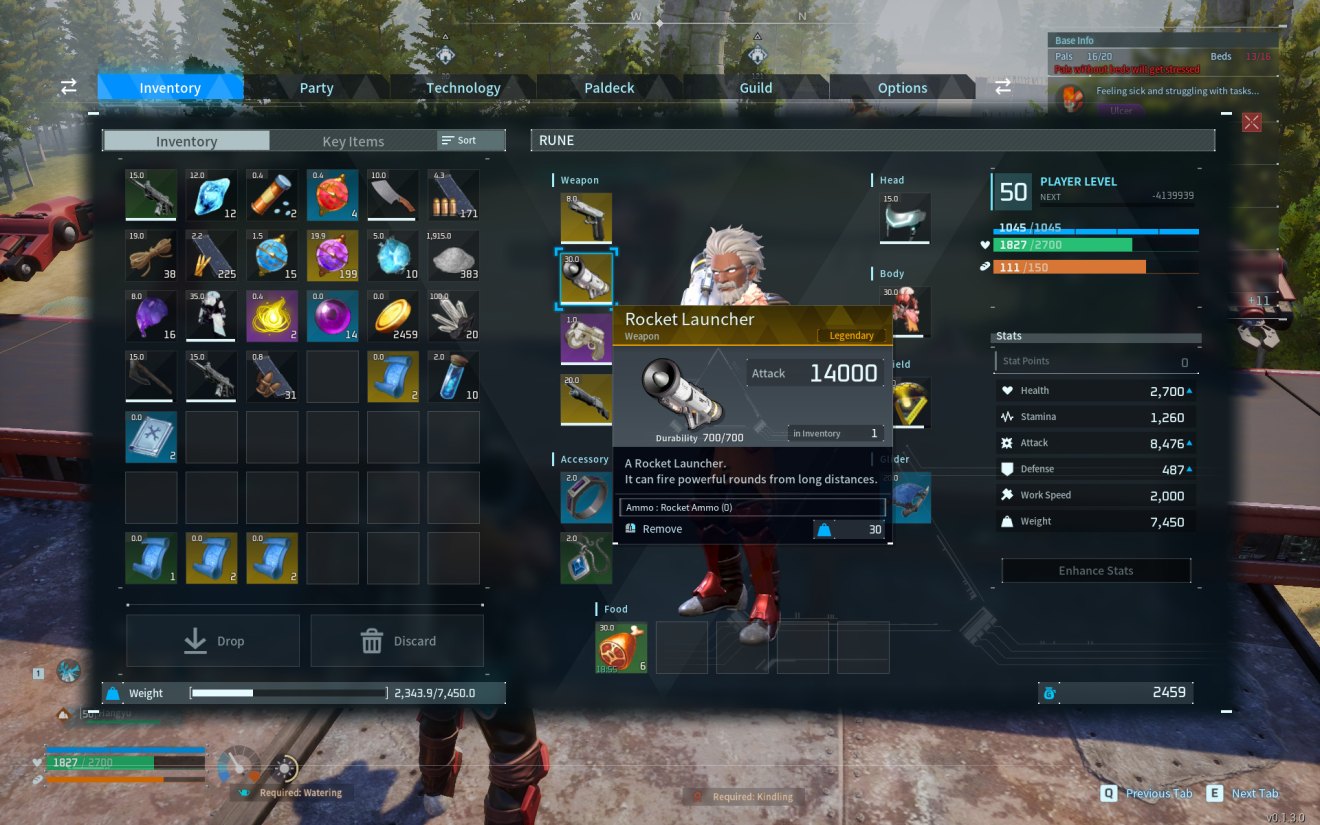Image resolution: width=1320 pixels, height=825 pixels.
Task: Select the cooked ham in the Food slot
Action: 620,647
